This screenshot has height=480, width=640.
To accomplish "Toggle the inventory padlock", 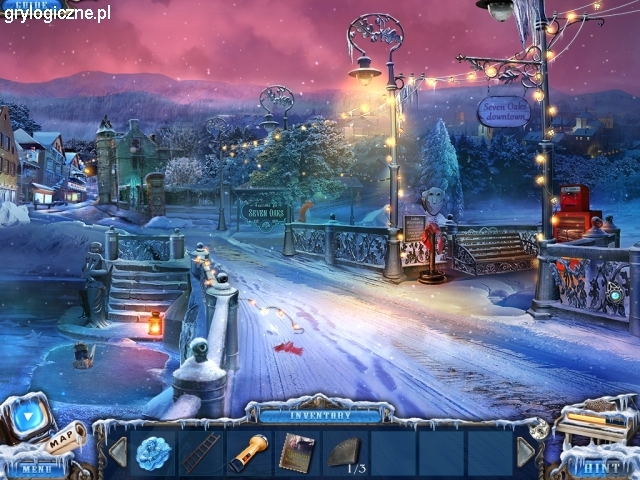I will (538, 429).
